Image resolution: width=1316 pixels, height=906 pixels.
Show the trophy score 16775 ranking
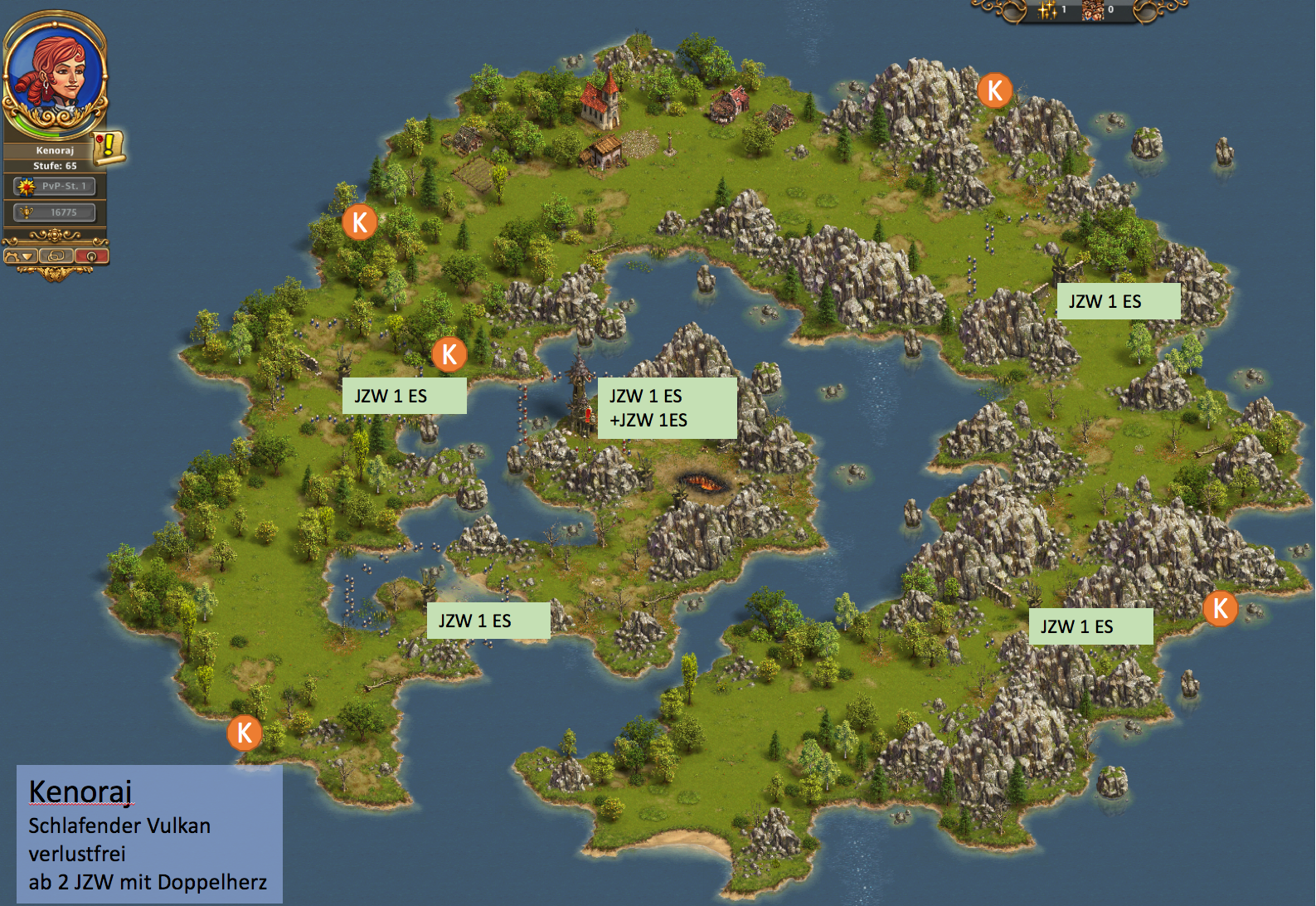(x=55, y=212)
